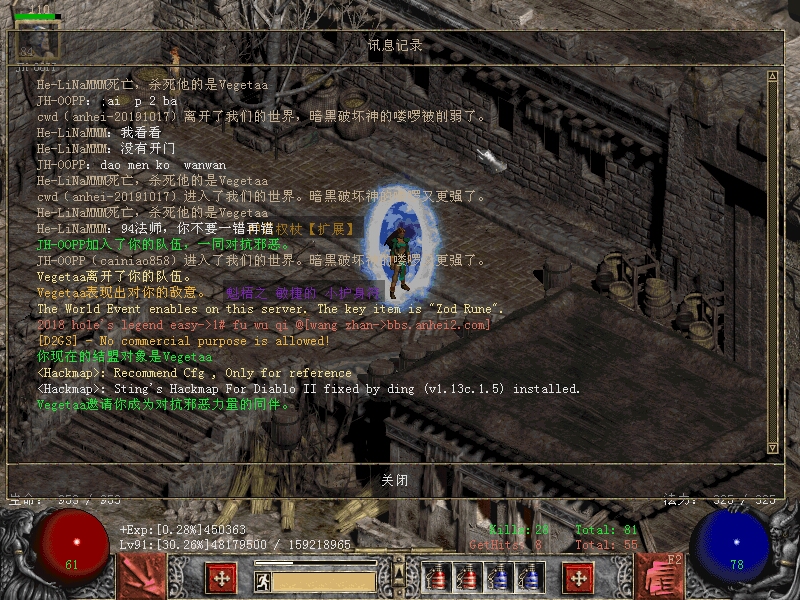This screenshot has width=800, height=600.
Task: Click the right red skill point button
Action: pyautogui.click(x=578, y=577)
